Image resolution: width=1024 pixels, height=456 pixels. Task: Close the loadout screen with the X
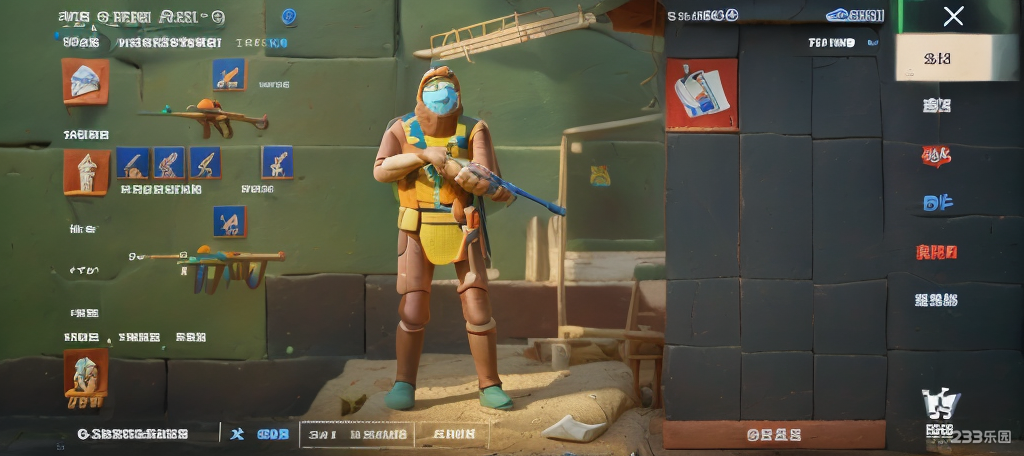pos(954,16)
